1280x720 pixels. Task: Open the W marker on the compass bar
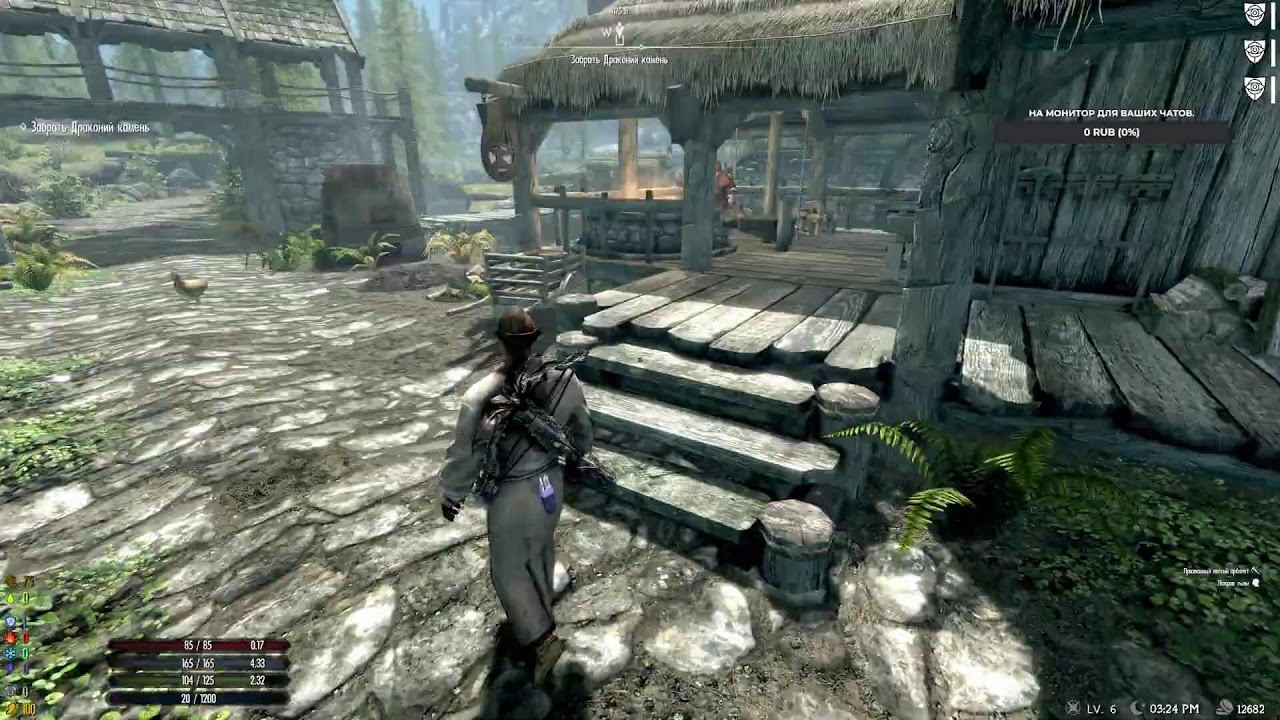[608, 30]
